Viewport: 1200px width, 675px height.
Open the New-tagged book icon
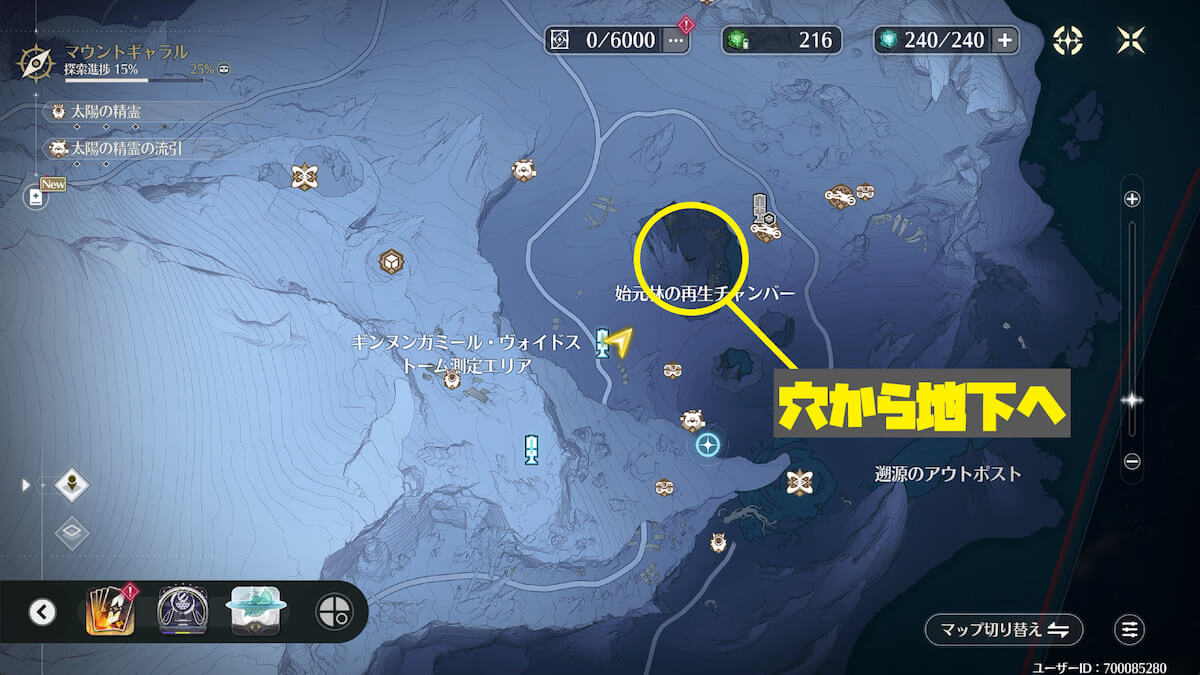36,196
